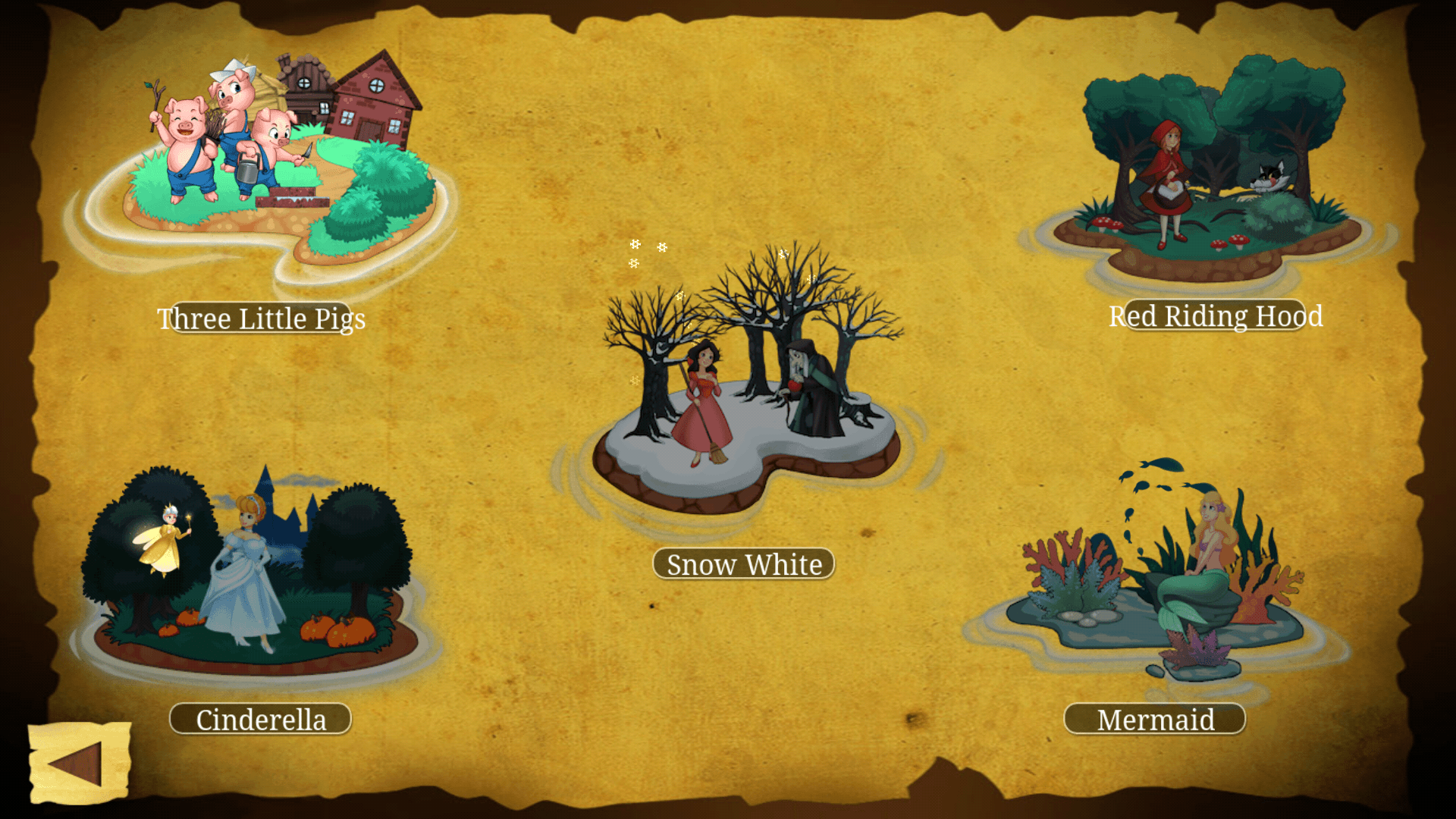1456x819 pixels.
Task: Go back with the arrow button
Action: click(79, 763)
